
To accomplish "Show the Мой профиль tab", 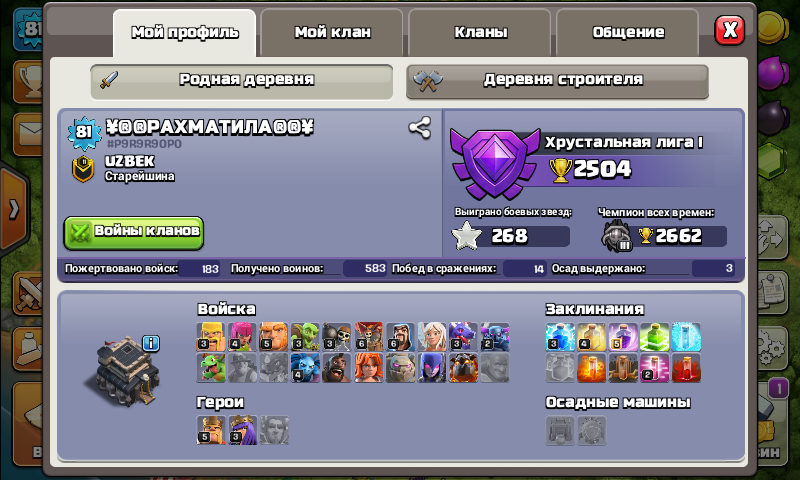I will [x=185, y=32].
